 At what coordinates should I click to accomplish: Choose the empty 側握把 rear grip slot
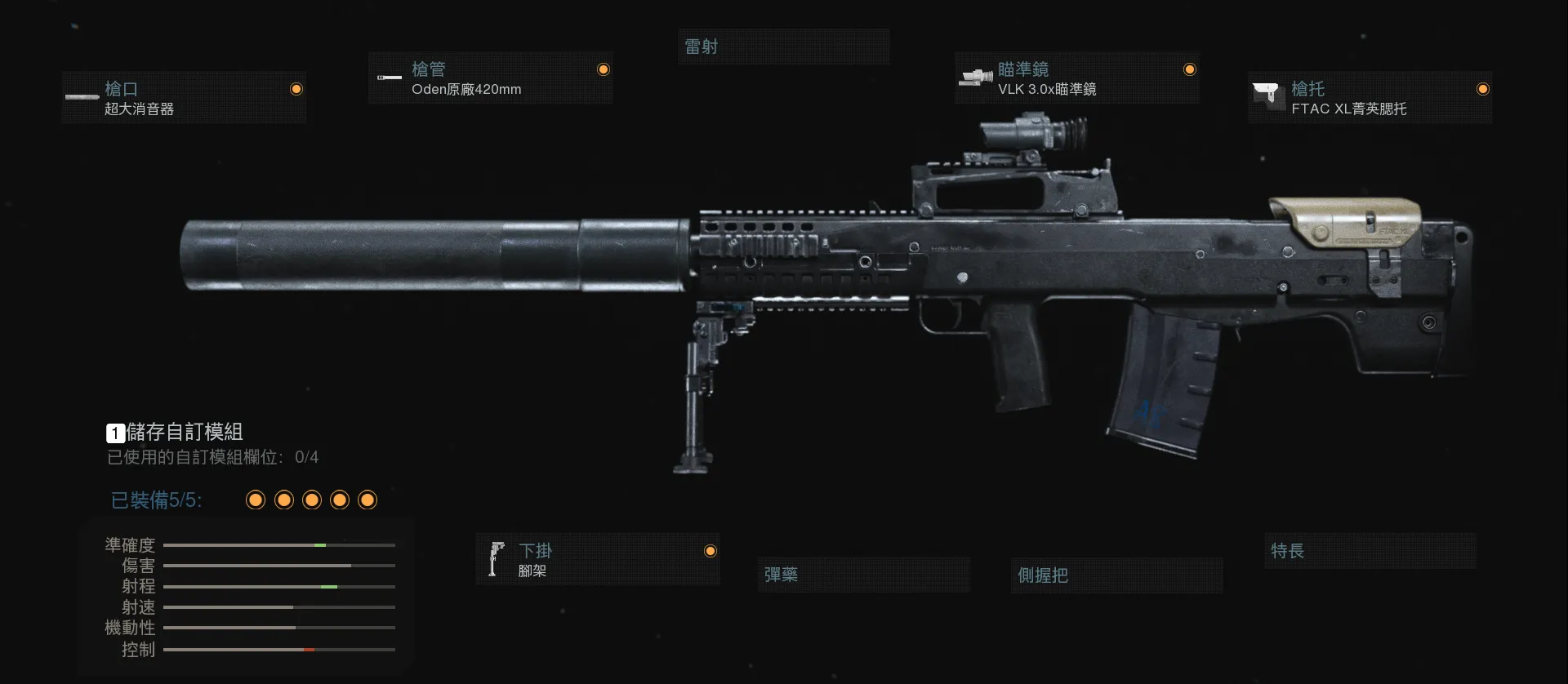[x=1116, y=575]
